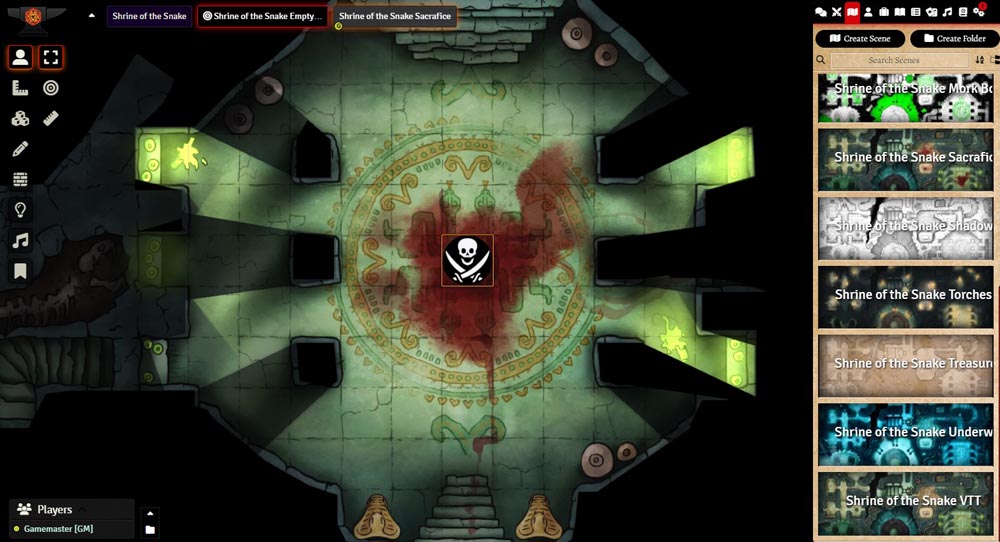Select the Shrine of the Snake Torches thumbnail
Viewport: 1000px width, 542px height.
point(905,296)
